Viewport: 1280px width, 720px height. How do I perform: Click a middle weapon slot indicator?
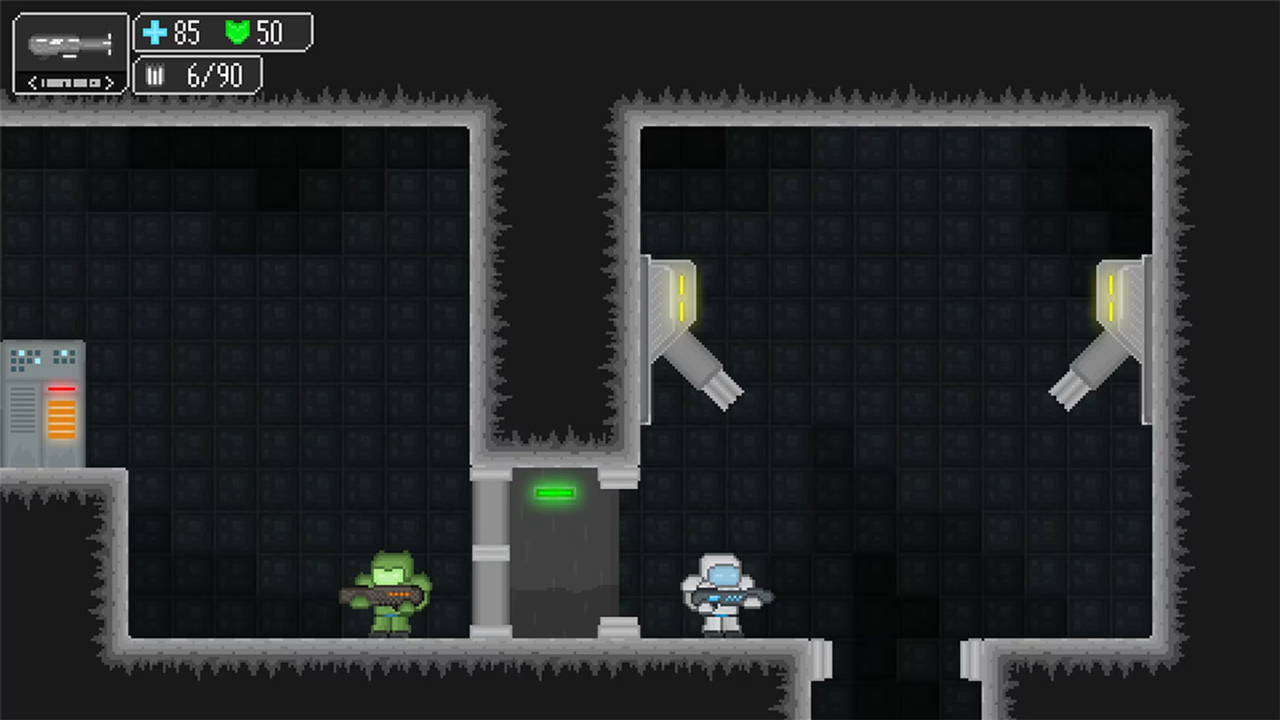[x=68, y=83]
